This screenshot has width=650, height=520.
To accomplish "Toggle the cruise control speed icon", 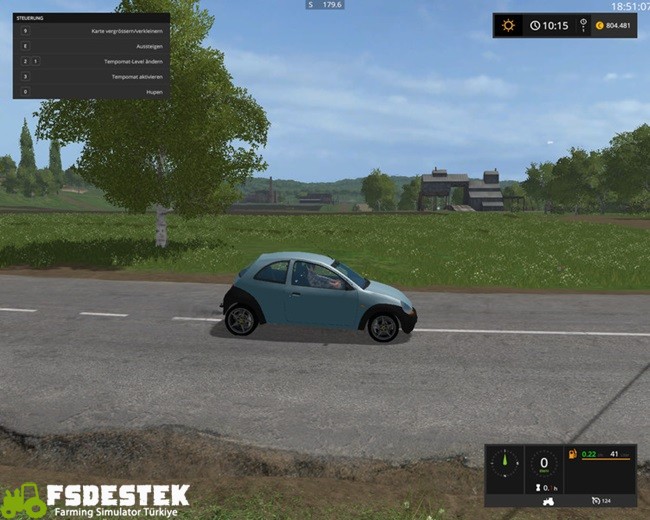I will (x=596, y=500).
